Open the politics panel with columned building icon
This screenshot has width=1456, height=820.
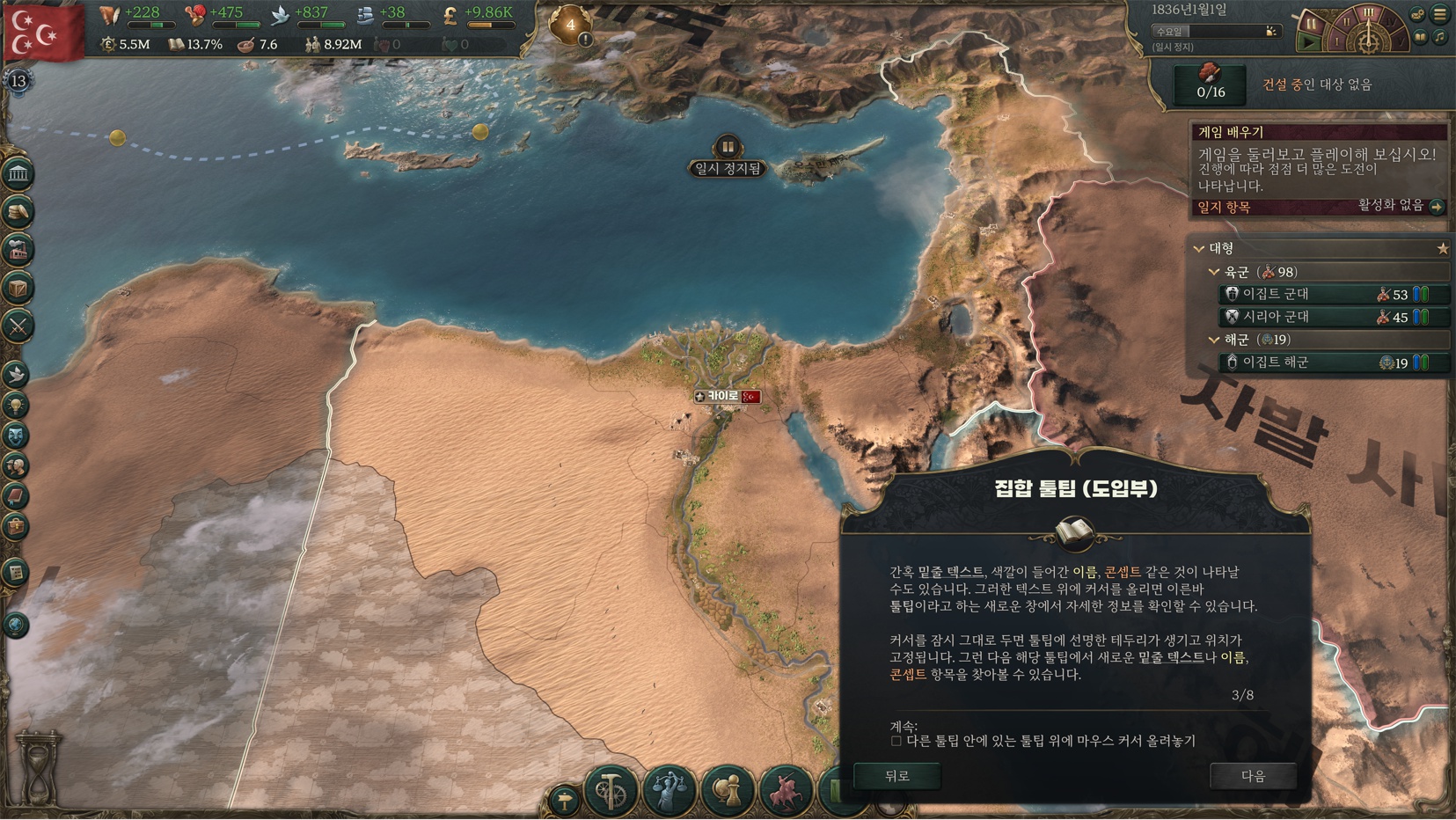(x=18, y=173)
